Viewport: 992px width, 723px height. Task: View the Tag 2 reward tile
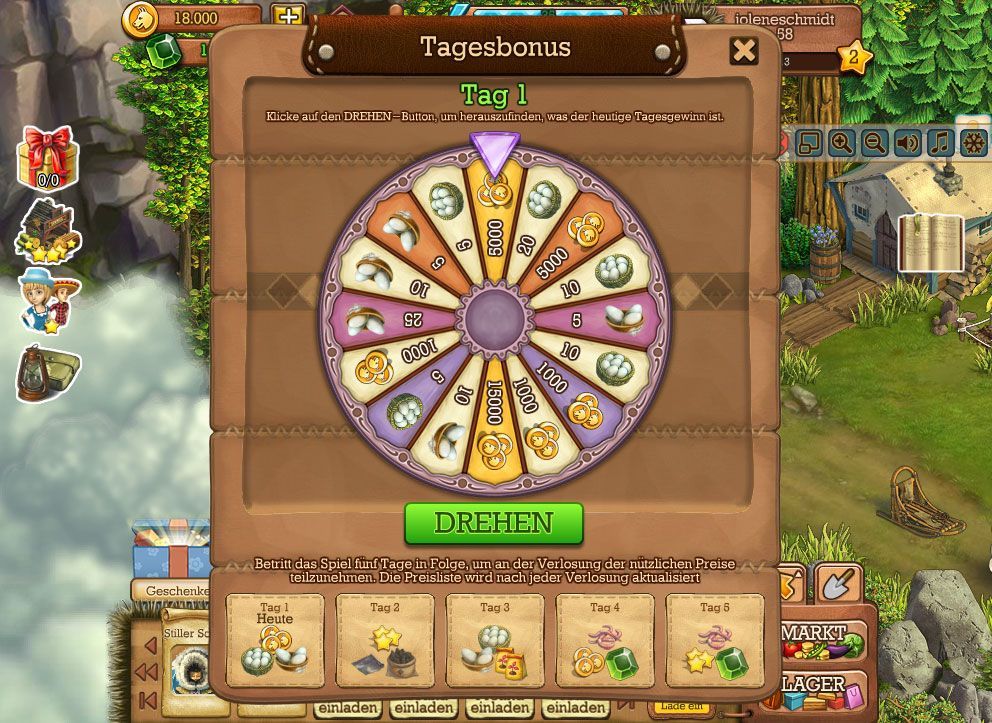[x=385, y=641]
